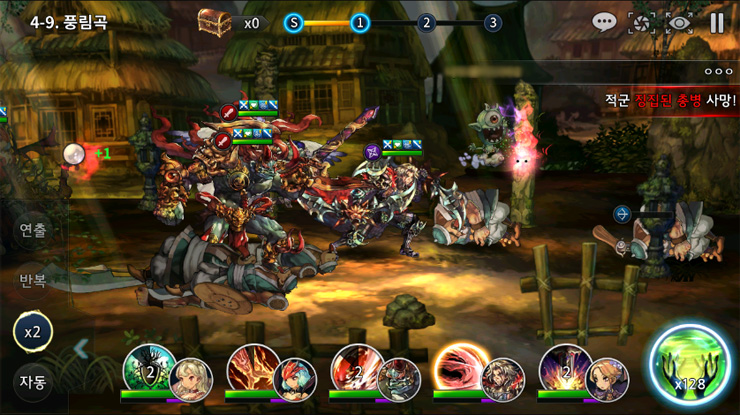Take a screenshot with the camera icon
Screen dimensions: 740x415
tap(641, 22)
